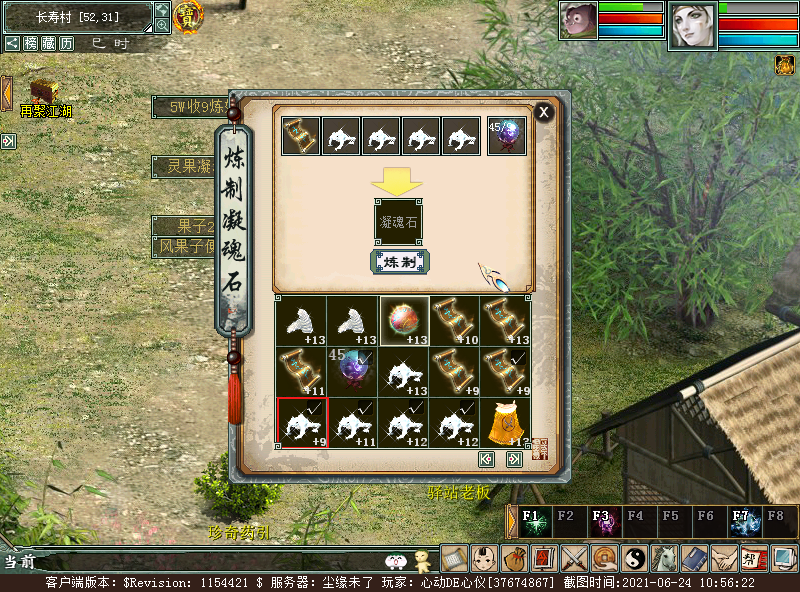800x592 pixels.
Task: Select the golden robe armor item
Action: (x=506, y=423)
